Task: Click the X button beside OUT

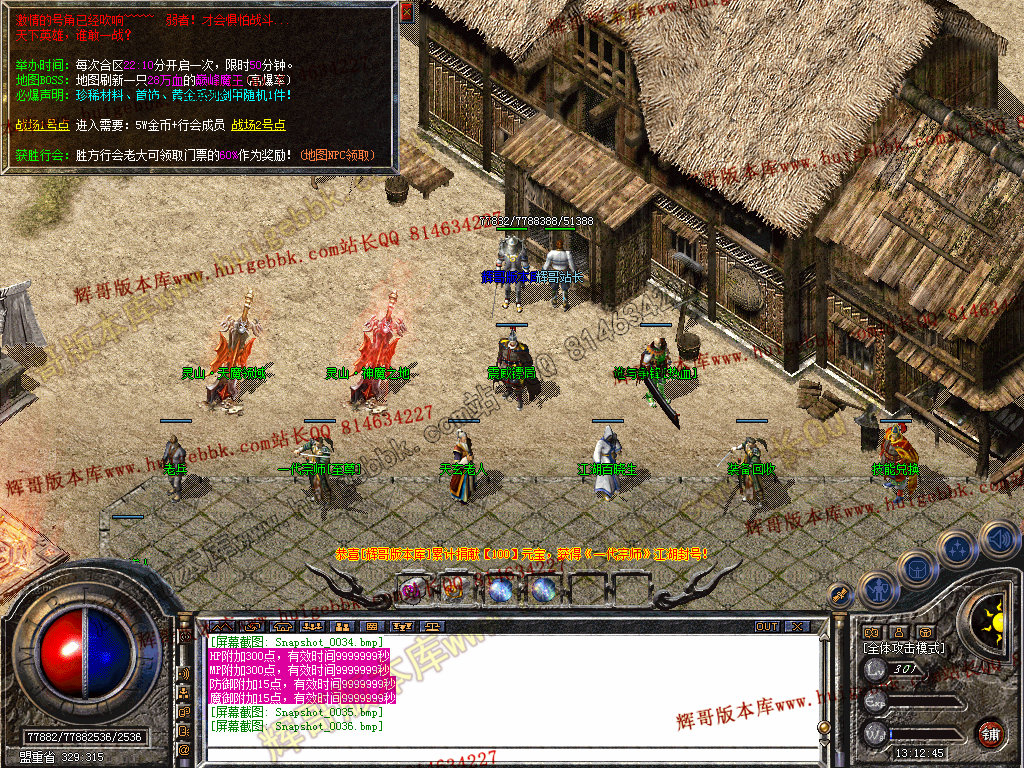Action: click(797, 627)
